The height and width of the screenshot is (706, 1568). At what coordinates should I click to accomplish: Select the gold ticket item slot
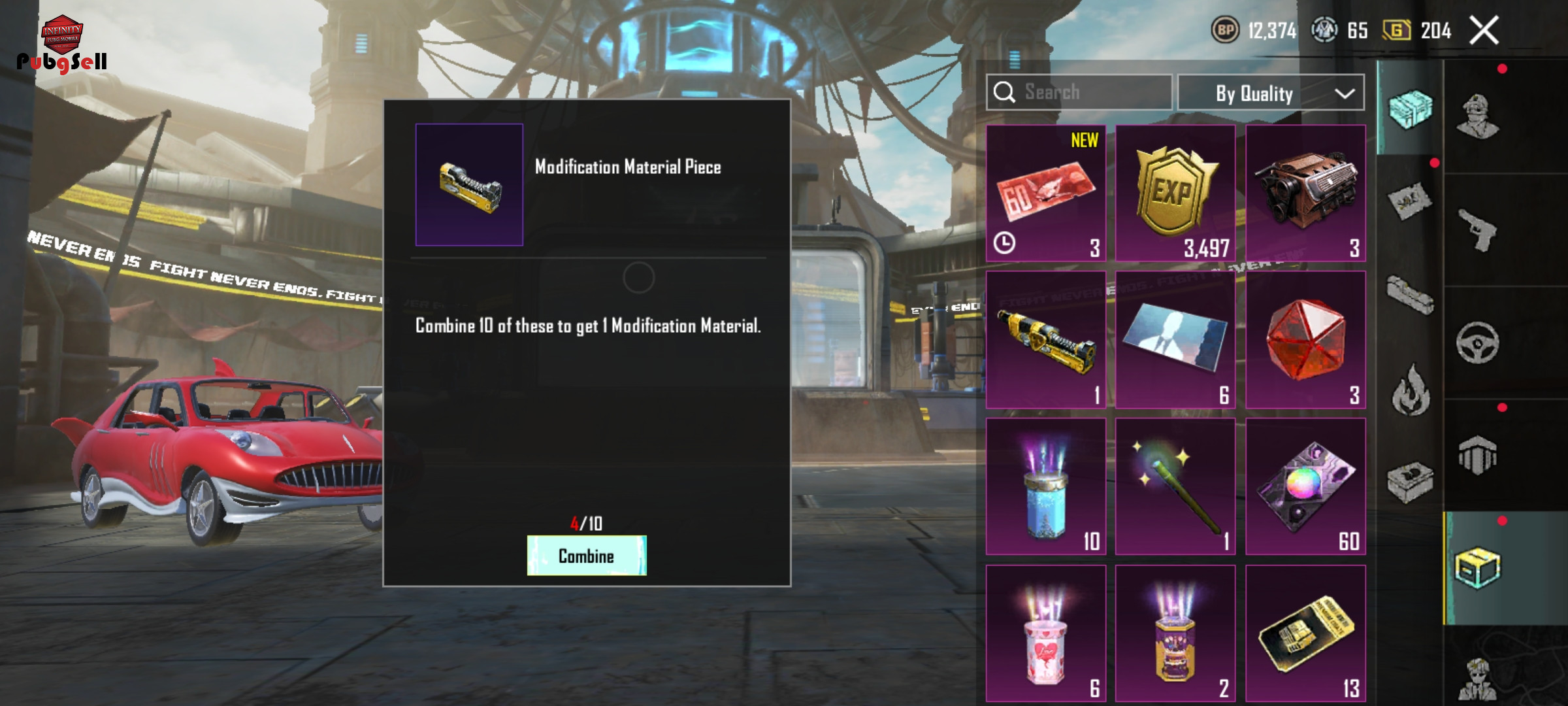pyautogui.click(x=1305, y=633)
